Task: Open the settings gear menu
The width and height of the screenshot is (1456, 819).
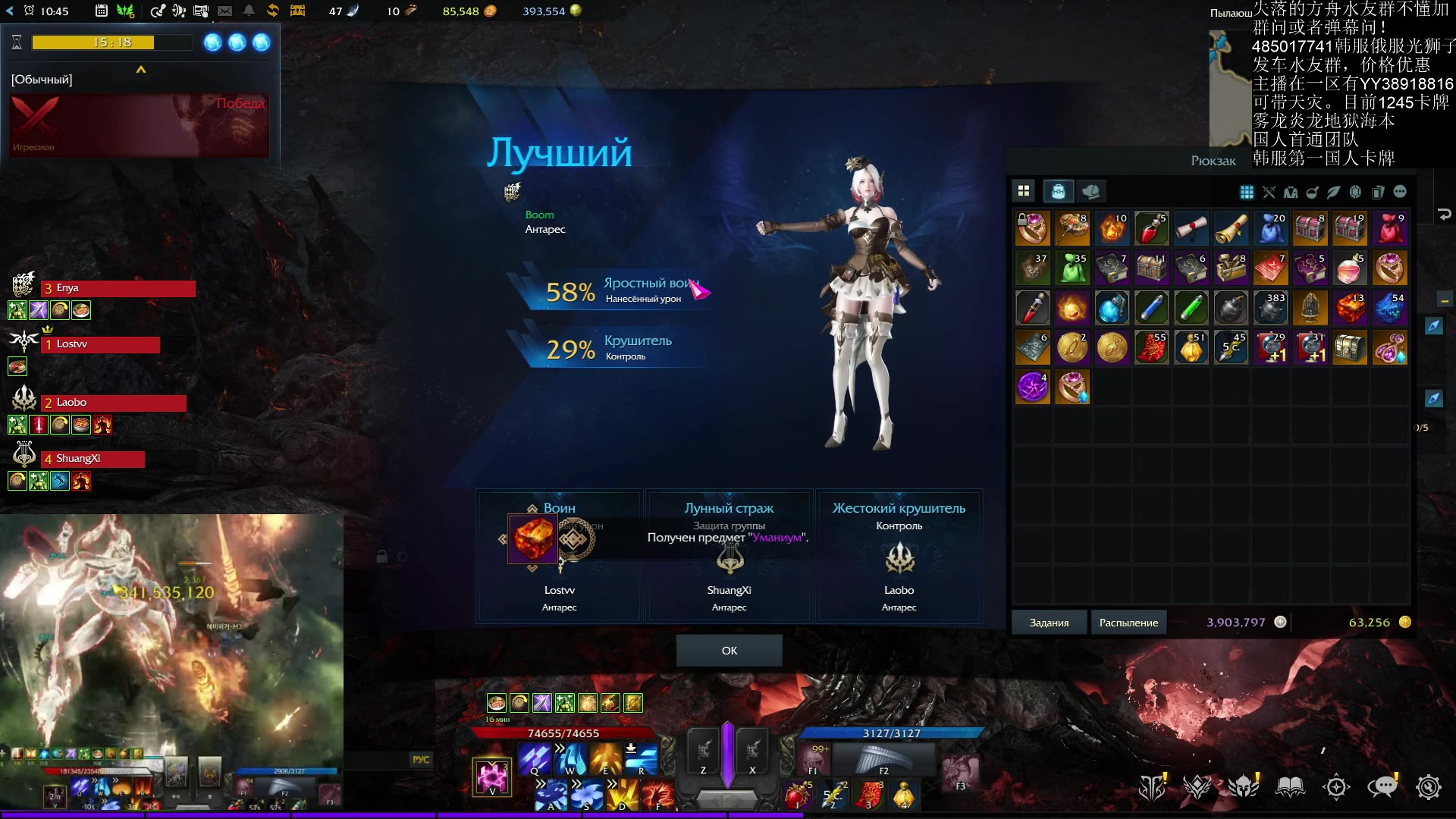Action: [x=1428, y=787]
